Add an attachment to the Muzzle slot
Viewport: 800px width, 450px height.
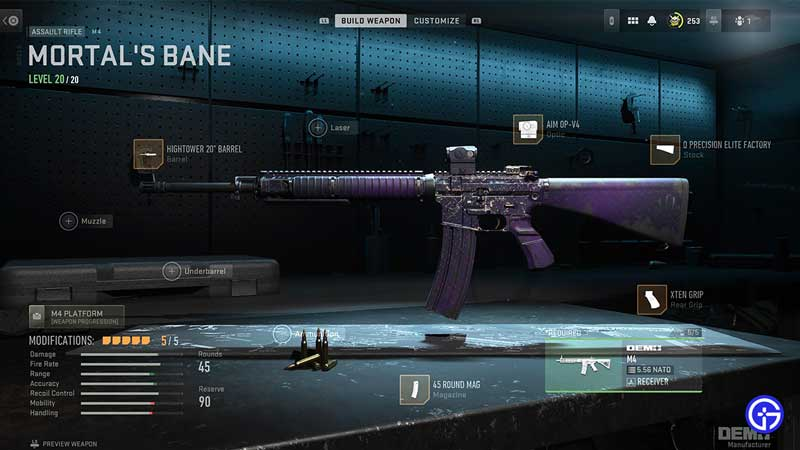pyautogui.click(x=69, y=221)
